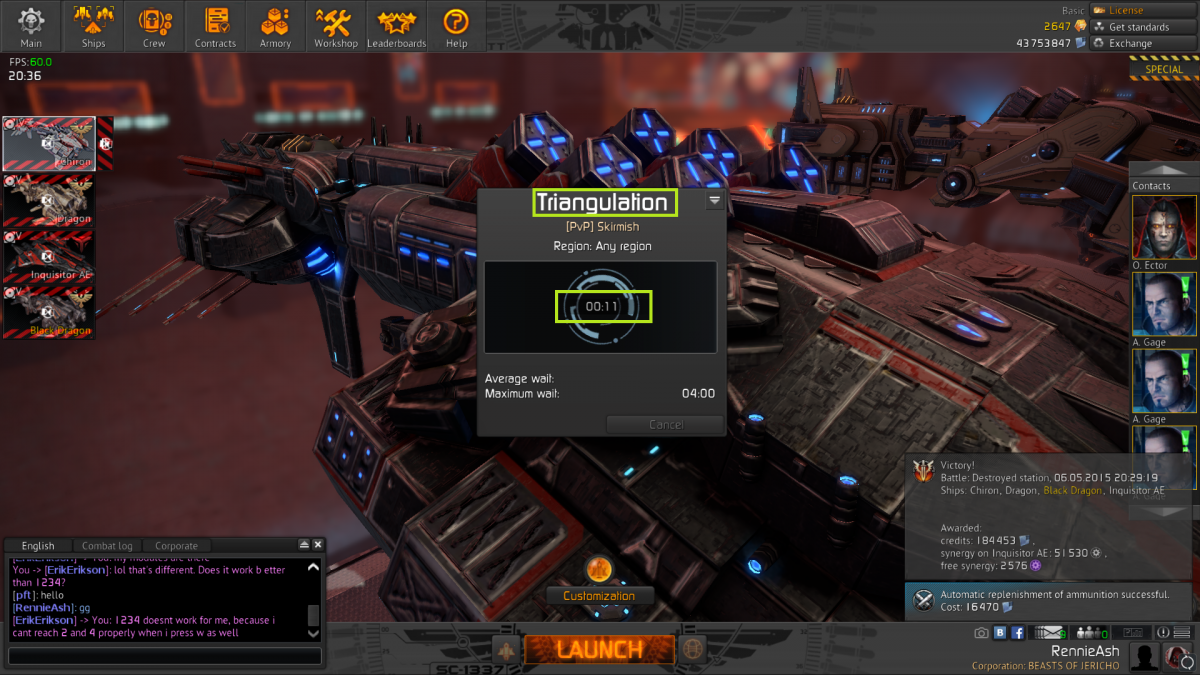Cancel the Triangulation matchmaking queue

click(x=665, y=424)
